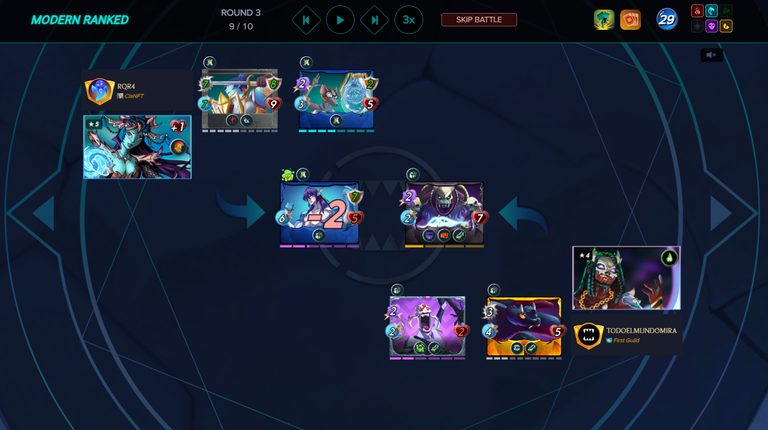The width and height of the screenshot is (768, 430).
Task: Play the battle replay
Action: click(340, 20)
